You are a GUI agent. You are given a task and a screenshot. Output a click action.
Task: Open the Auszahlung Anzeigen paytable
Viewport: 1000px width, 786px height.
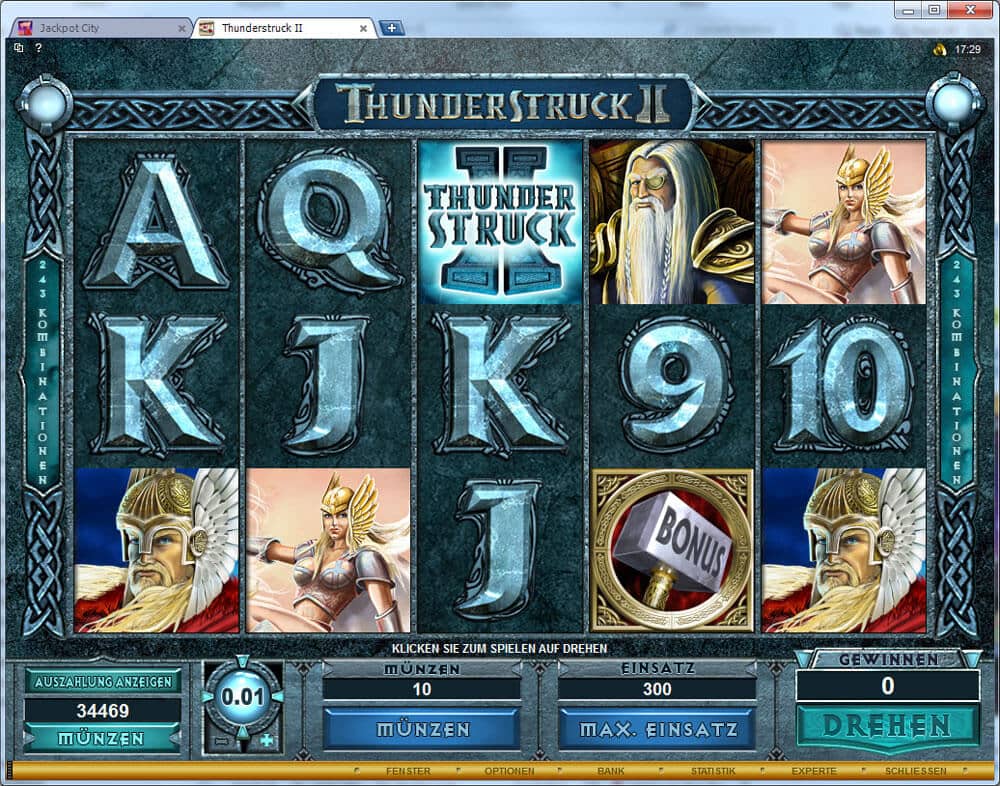(x=103, y=682)
